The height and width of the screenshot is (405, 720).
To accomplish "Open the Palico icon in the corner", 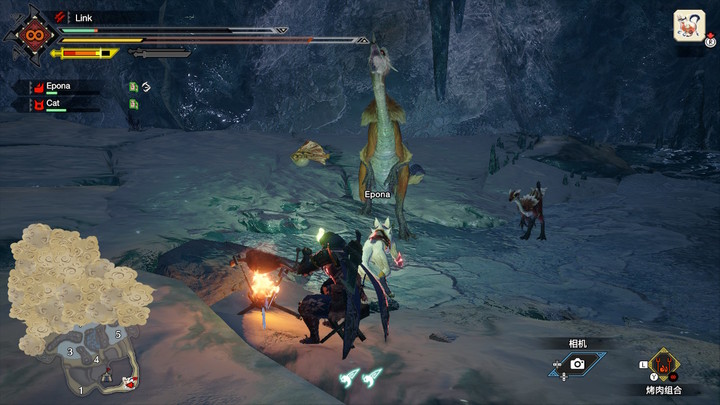I will [689, 25].
